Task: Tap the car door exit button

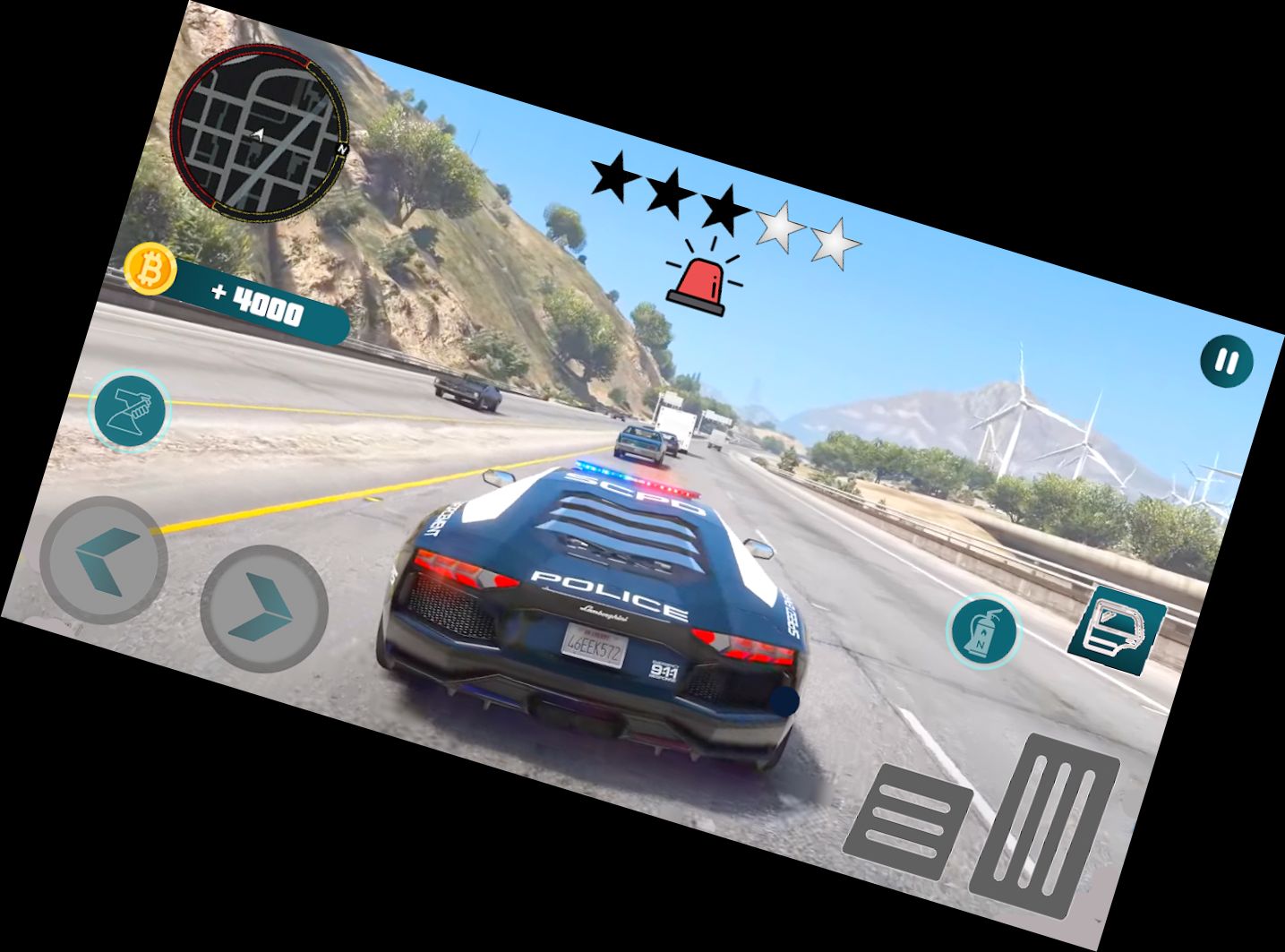Action: [1116, 630]
